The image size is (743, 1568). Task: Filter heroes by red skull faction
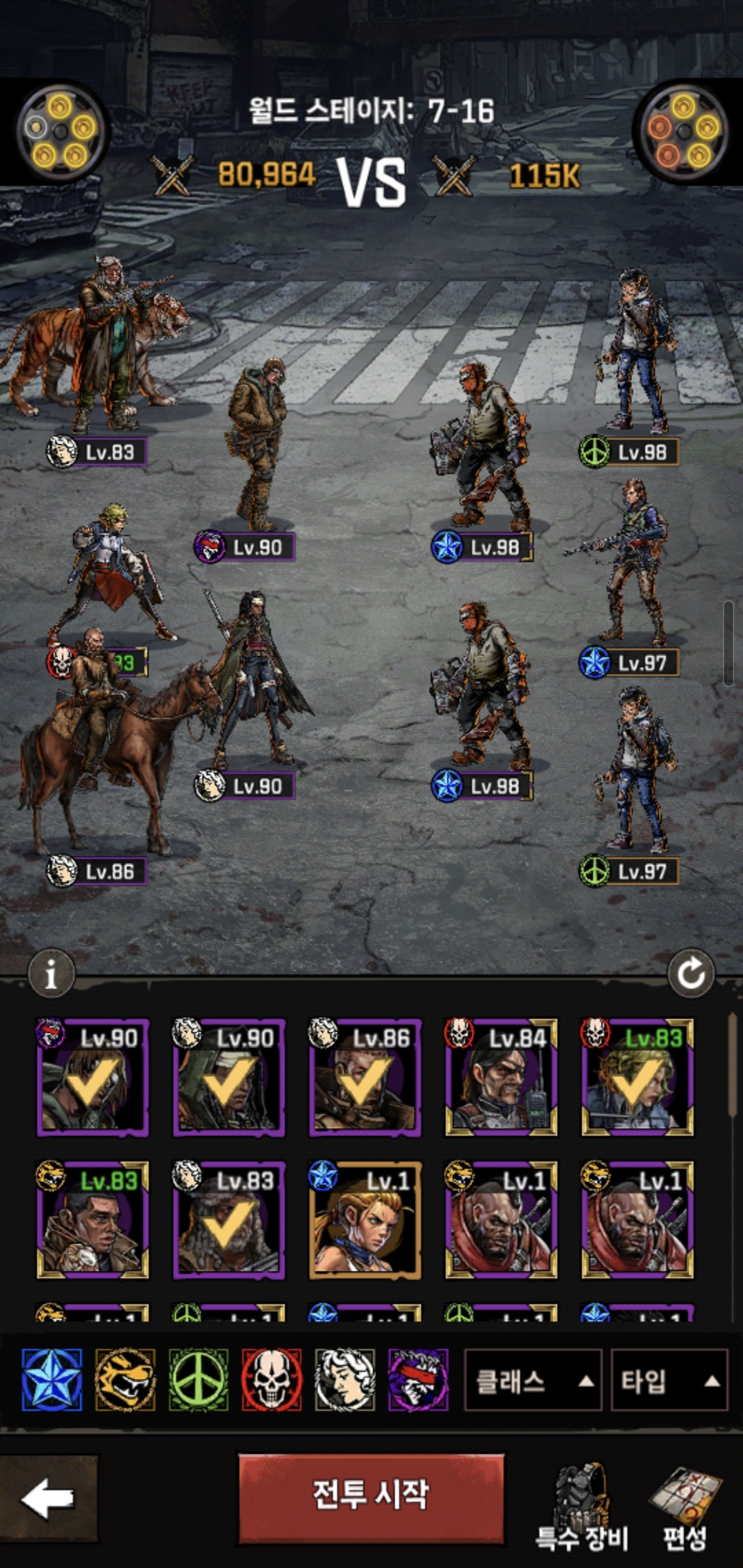coord(272,1380)
